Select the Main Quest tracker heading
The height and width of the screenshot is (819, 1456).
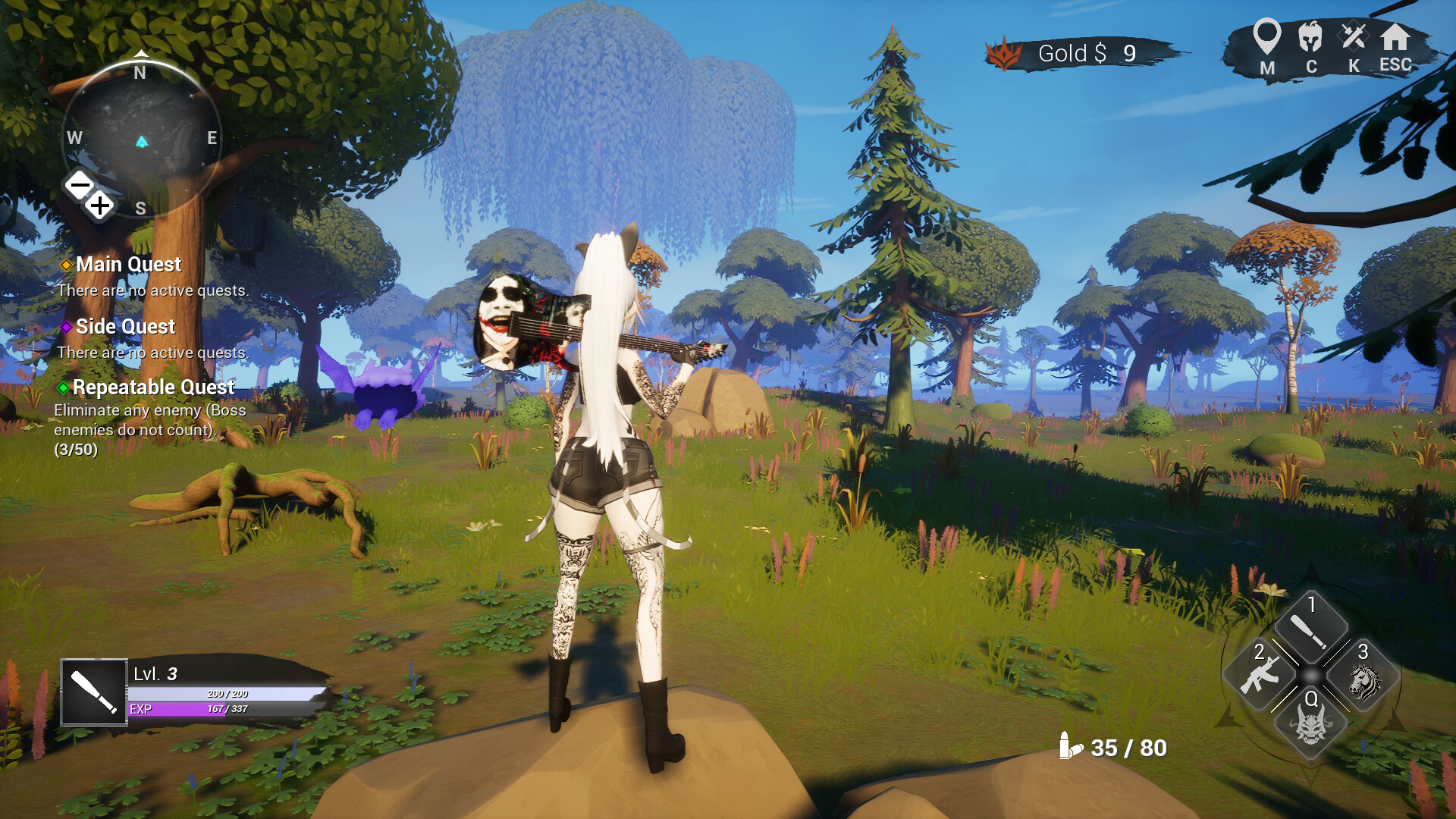pyautogui.click(x=128, y=265)
